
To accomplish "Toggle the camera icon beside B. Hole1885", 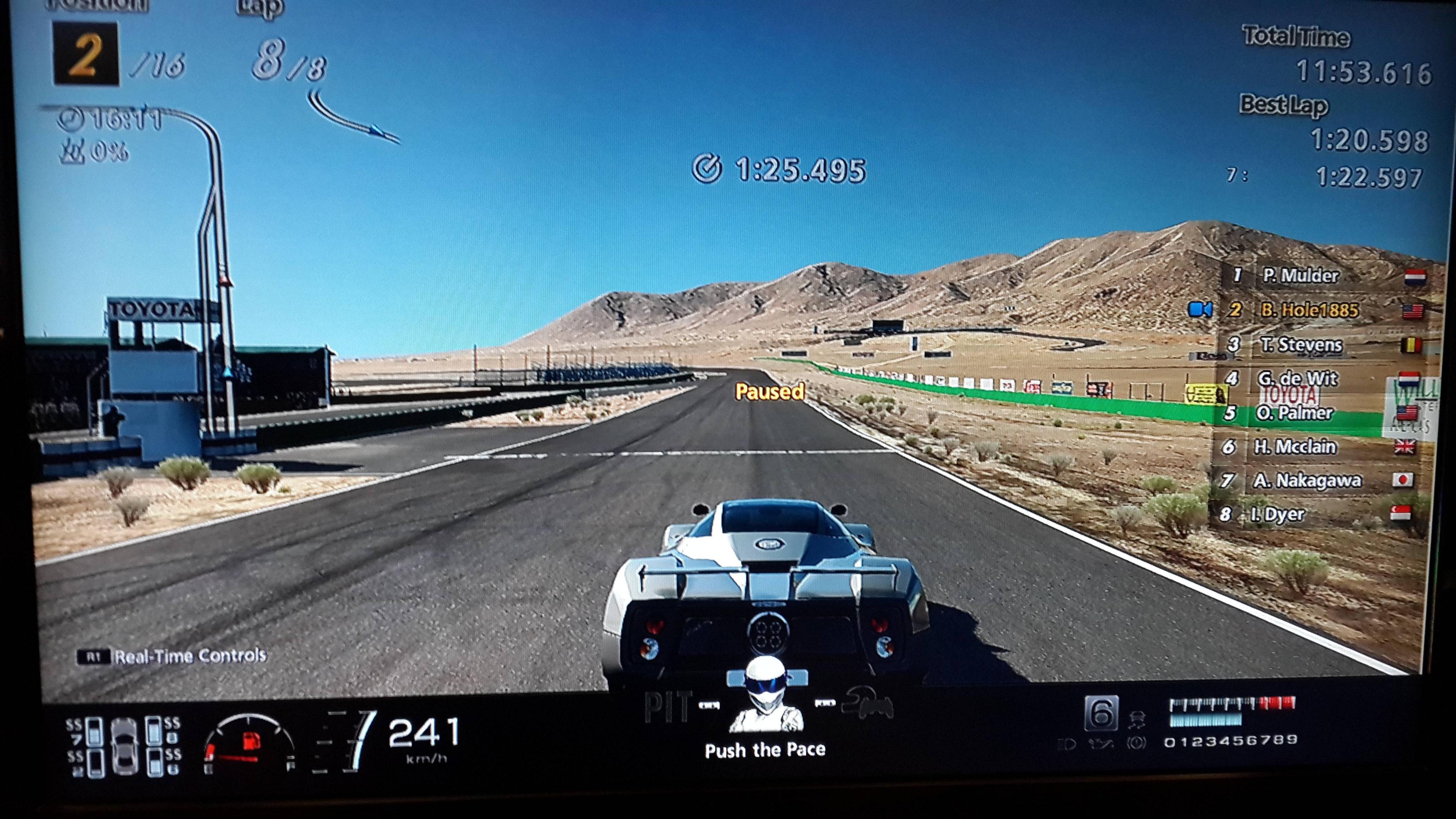I will point(1199,310).
